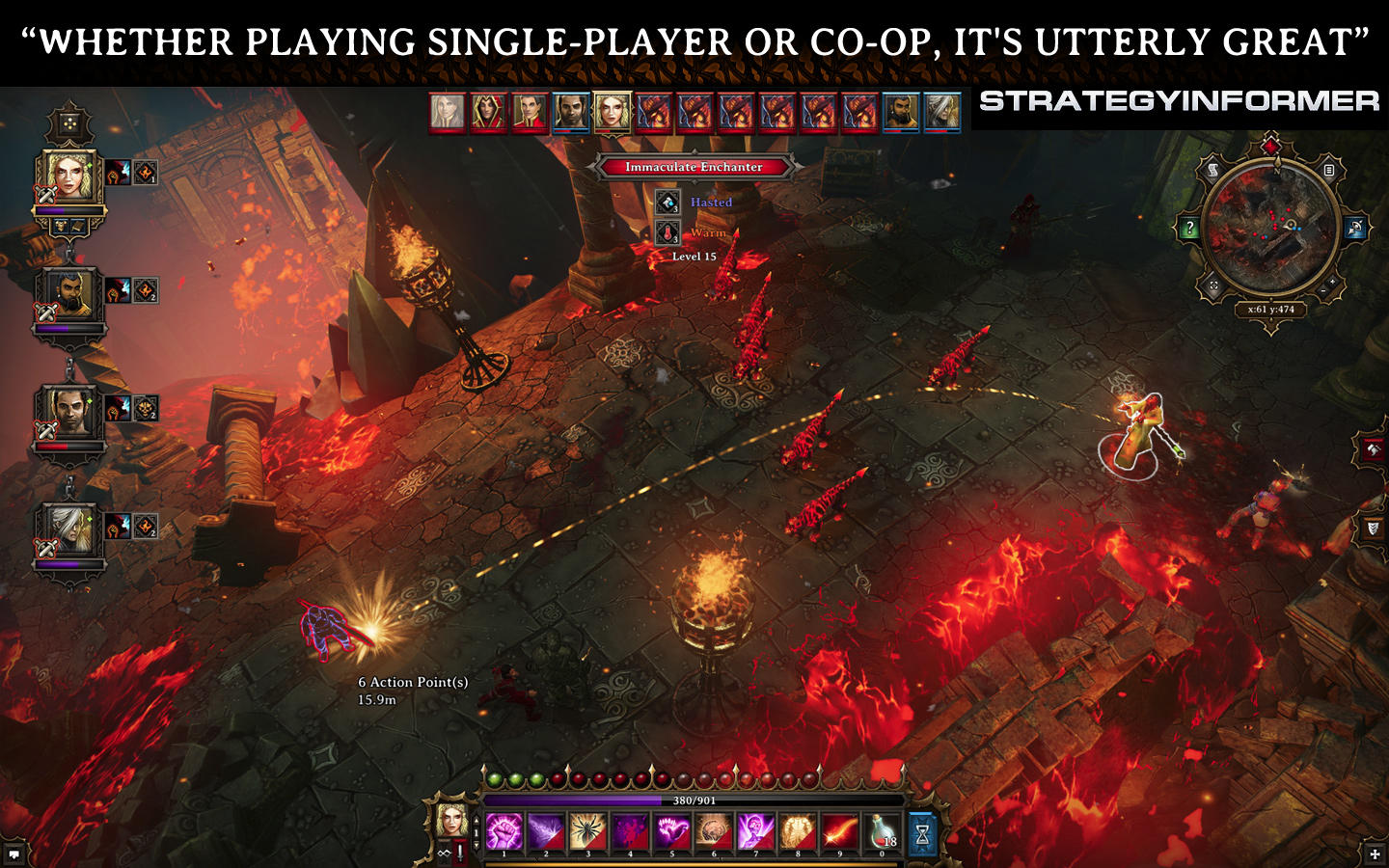
Task: Click the waypoint compass icon right of the minimap
Action: pyautogui.click(x=1356, y=229)
